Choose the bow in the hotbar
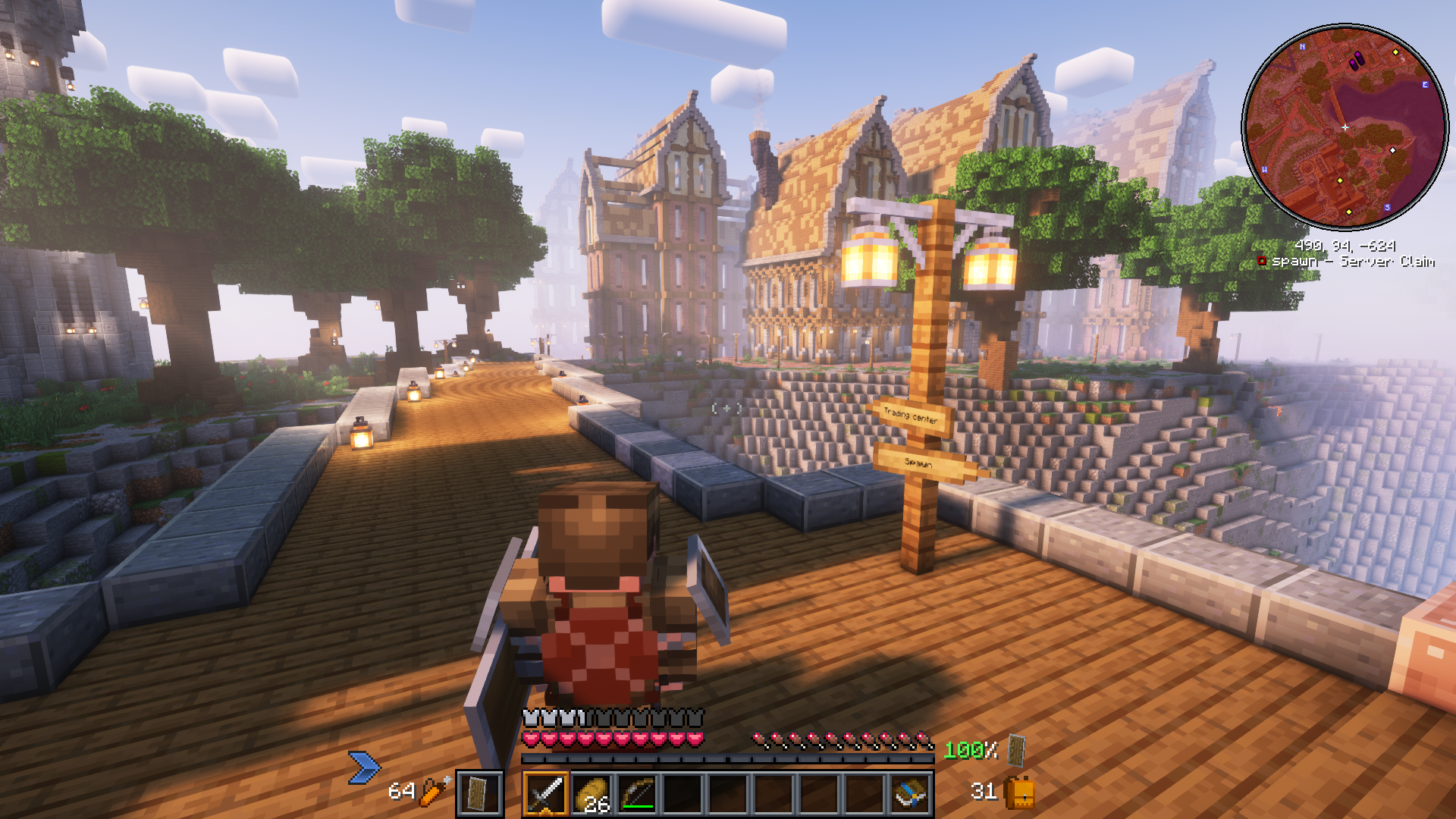This screenshot has height=819, width=1456. (x=637, y=794)
